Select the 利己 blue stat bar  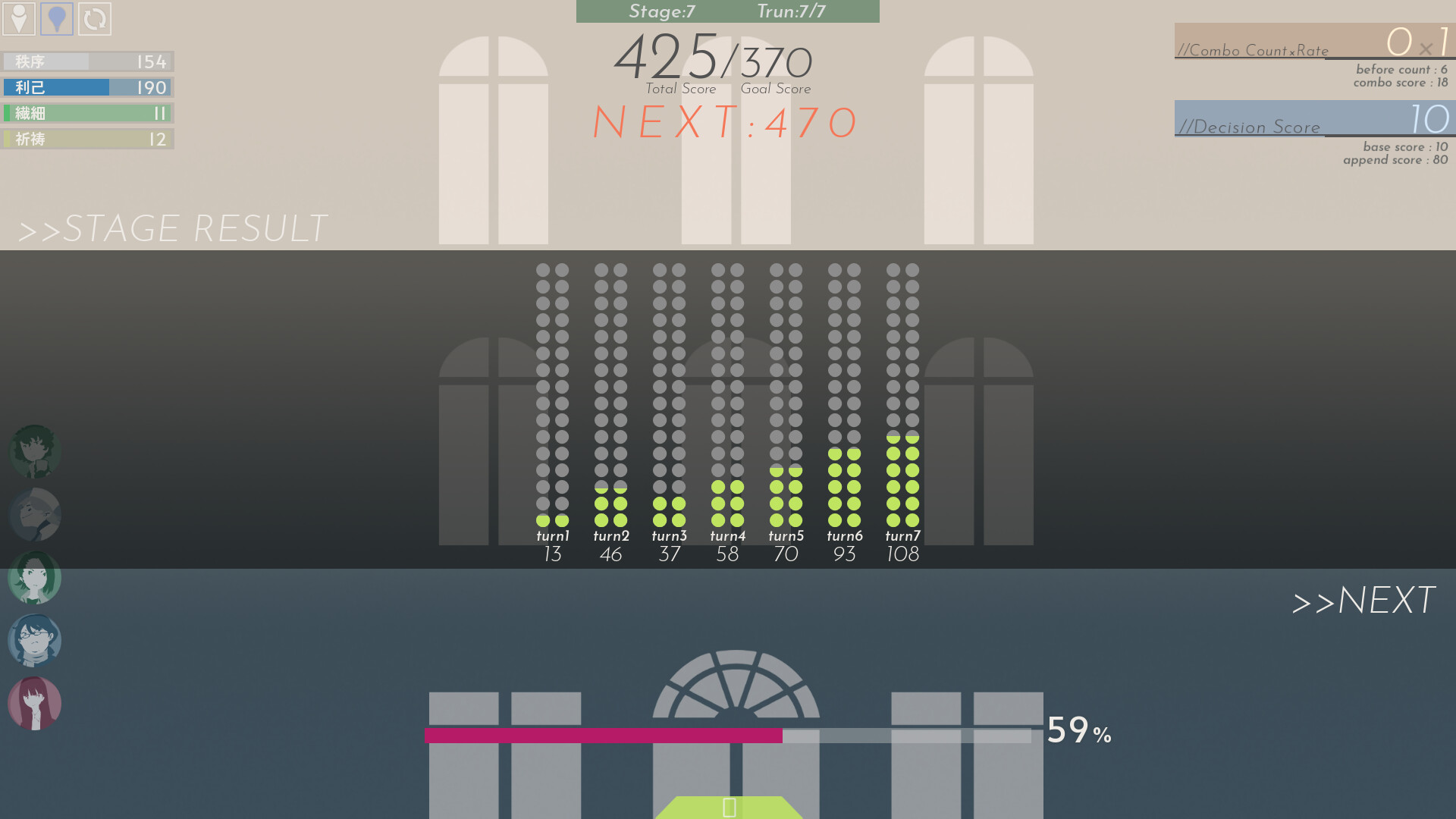[x=87, y=87]
